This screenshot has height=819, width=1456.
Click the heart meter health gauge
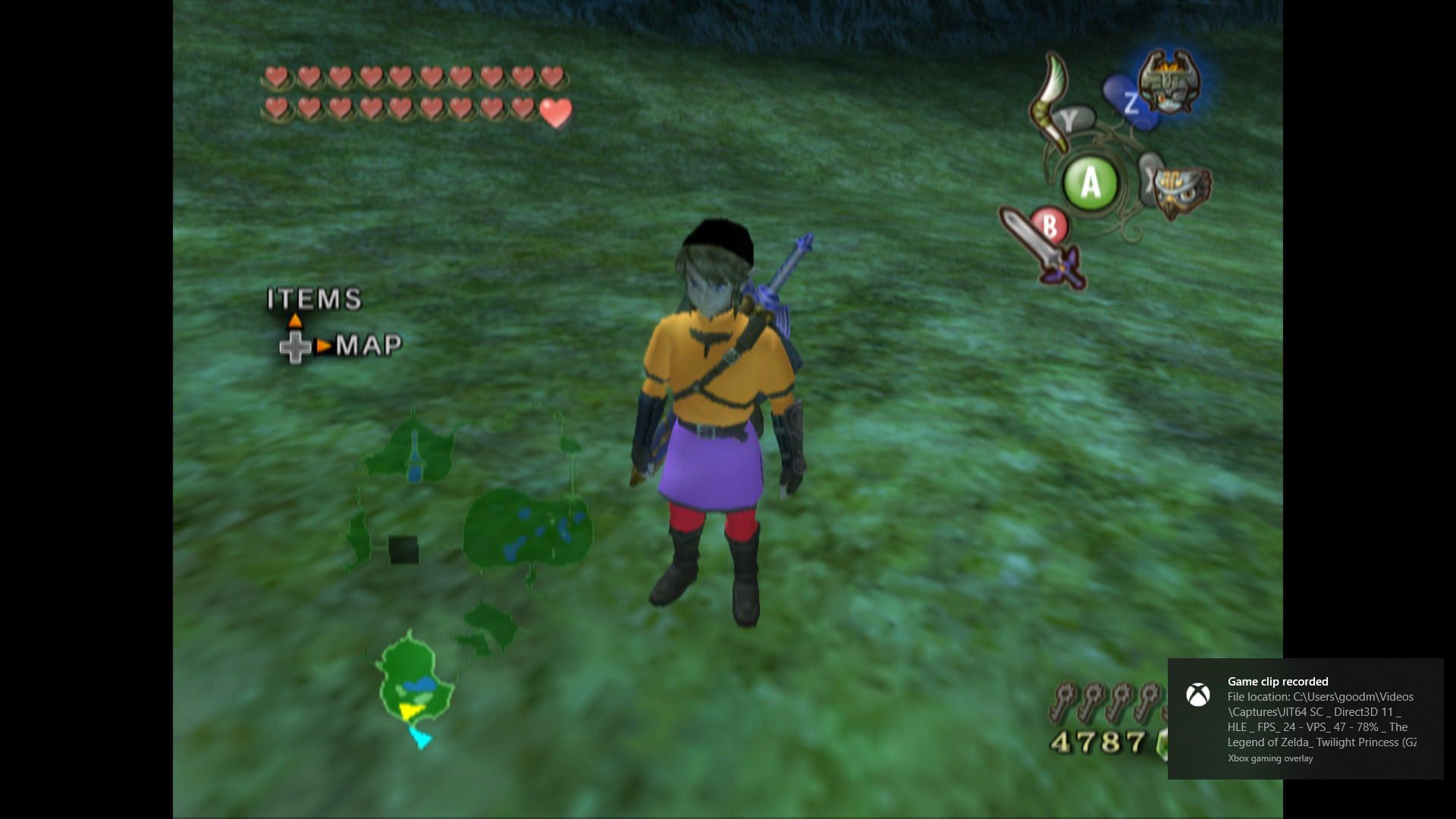413,95
